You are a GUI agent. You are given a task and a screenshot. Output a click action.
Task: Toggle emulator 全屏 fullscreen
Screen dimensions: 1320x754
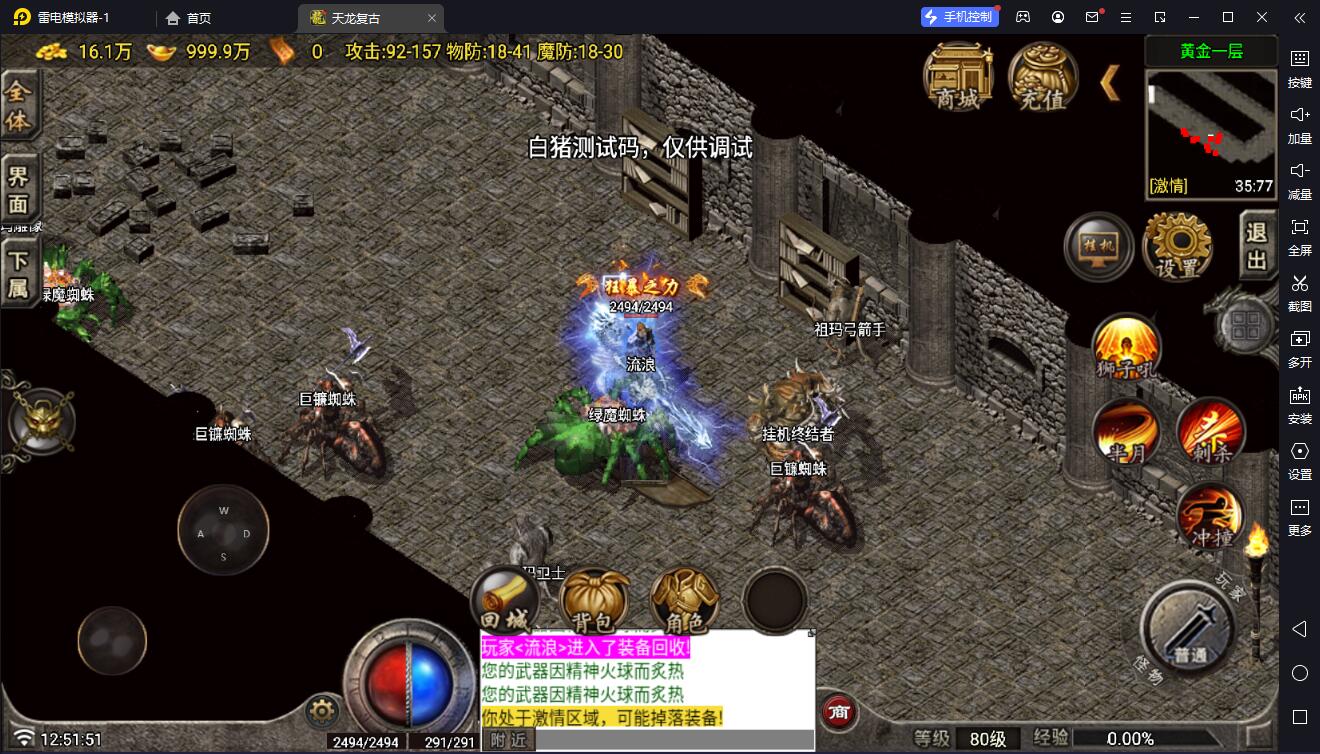point(1299,235)
